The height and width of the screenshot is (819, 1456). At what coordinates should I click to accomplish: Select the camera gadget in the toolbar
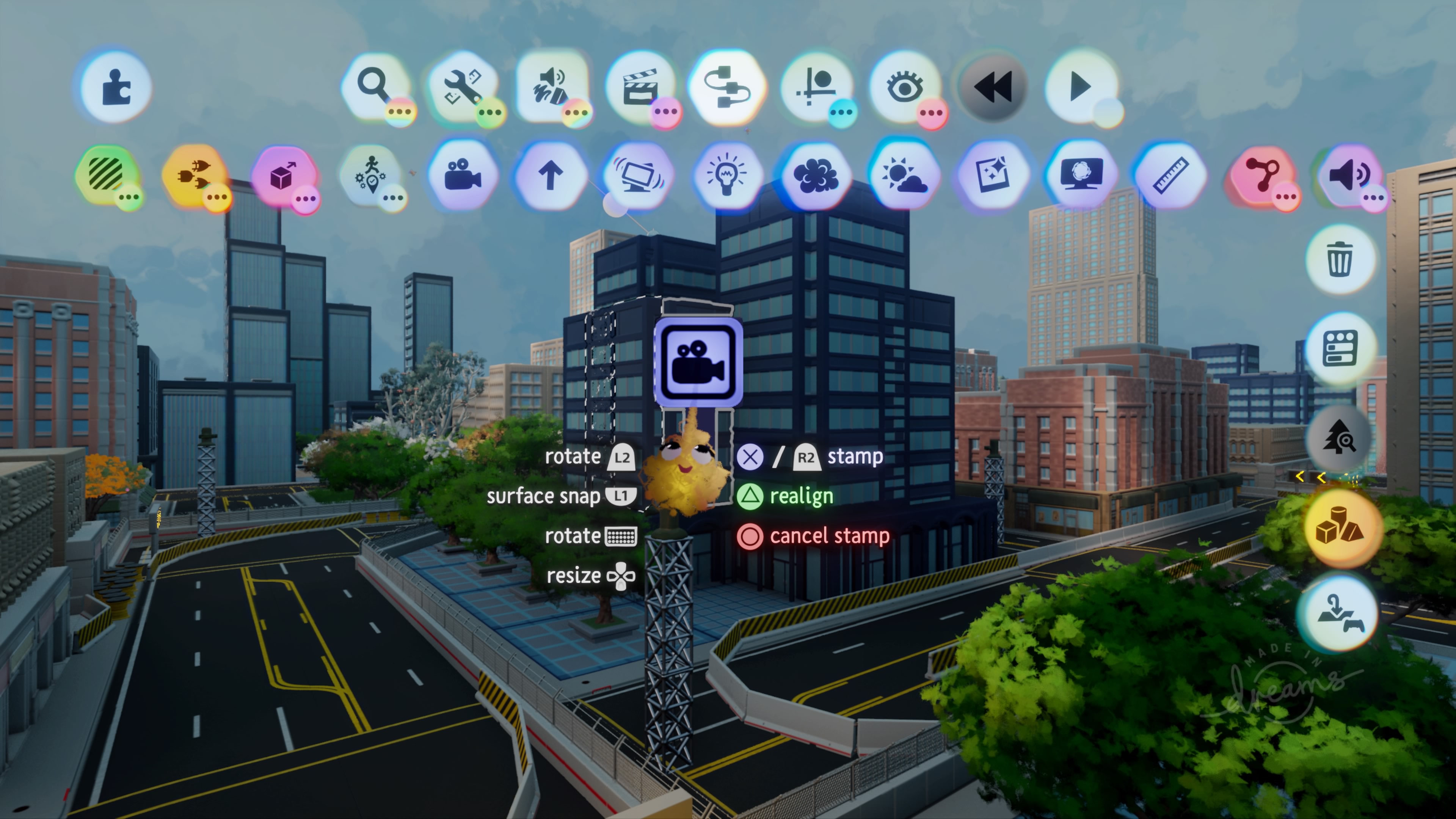click(462, 175)
